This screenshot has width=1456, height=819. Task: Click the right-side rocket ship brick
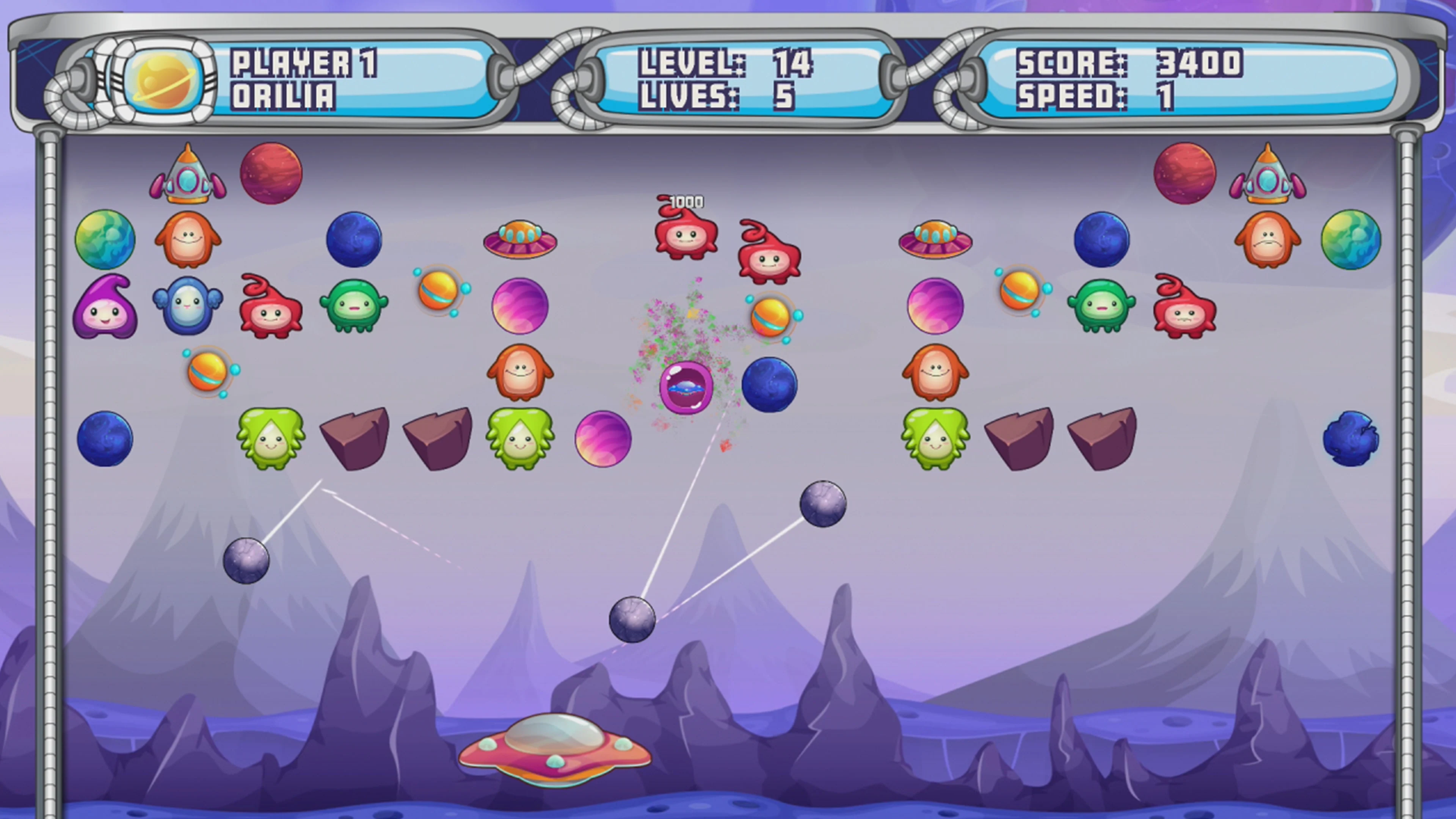[x=1269, y=175]
